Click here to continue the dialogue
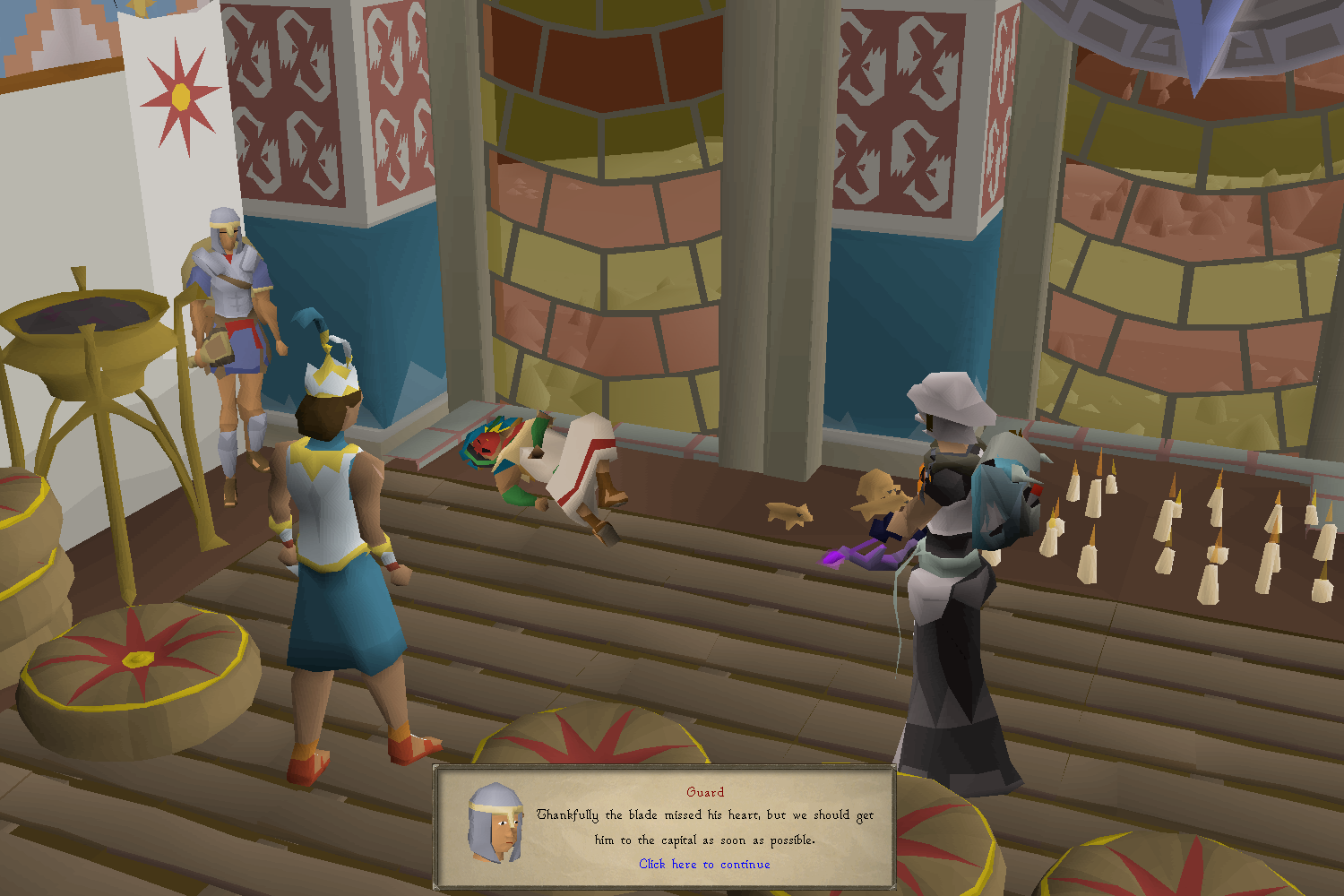The height and width of the screenshot is (896, 1344). (x=704, y=864)
